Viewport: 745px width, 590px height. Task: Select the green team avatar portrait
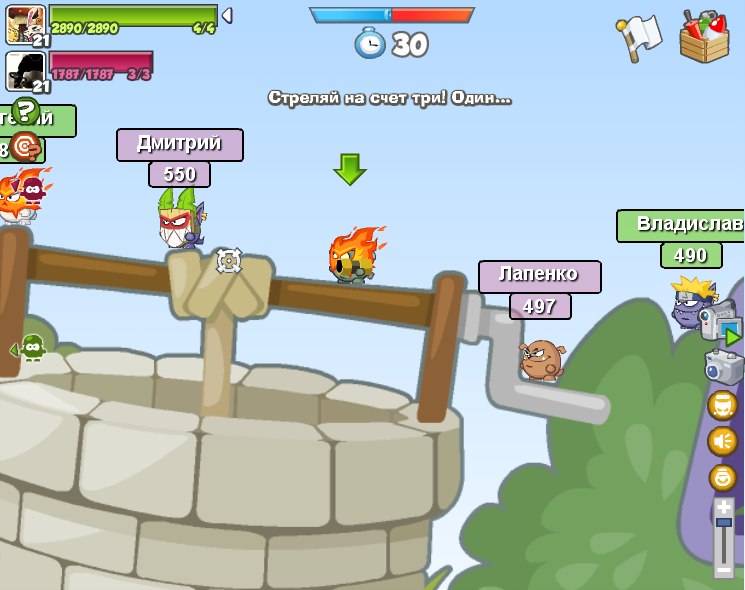(x=25, y=24)
